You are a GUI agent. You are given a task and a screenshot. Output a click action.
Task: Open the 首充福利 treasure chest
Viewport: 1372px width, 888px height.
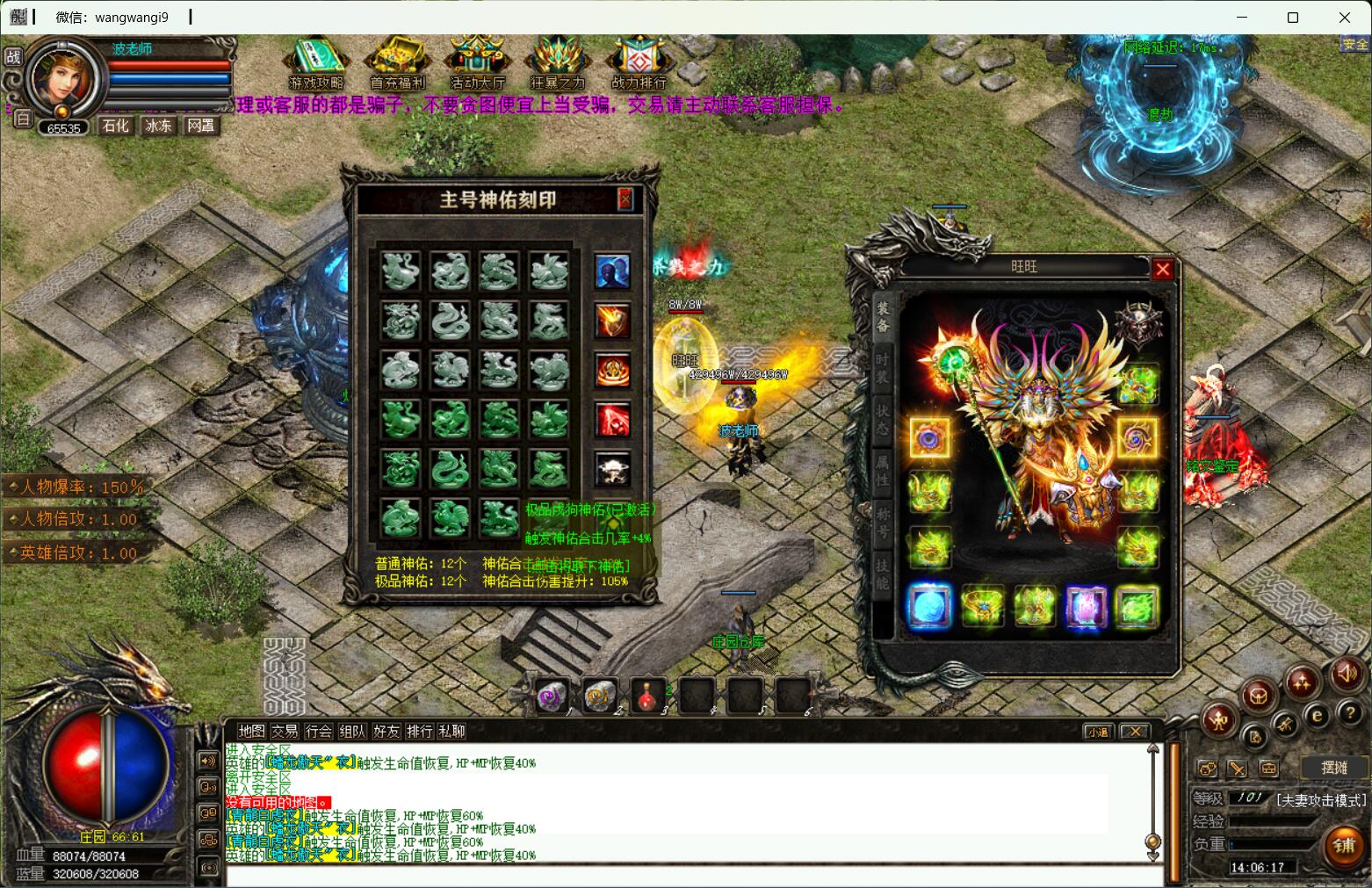(x=397, y=64)
